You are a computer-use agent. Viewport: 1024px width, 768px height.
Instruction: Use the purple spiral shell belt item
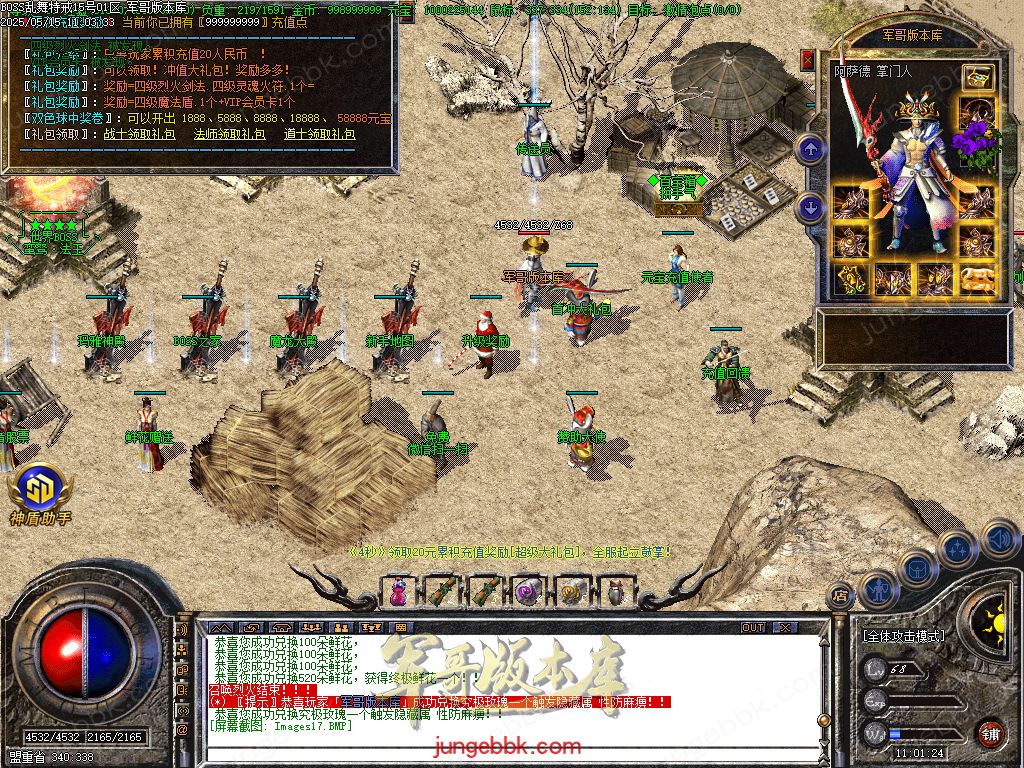[526, 591]
